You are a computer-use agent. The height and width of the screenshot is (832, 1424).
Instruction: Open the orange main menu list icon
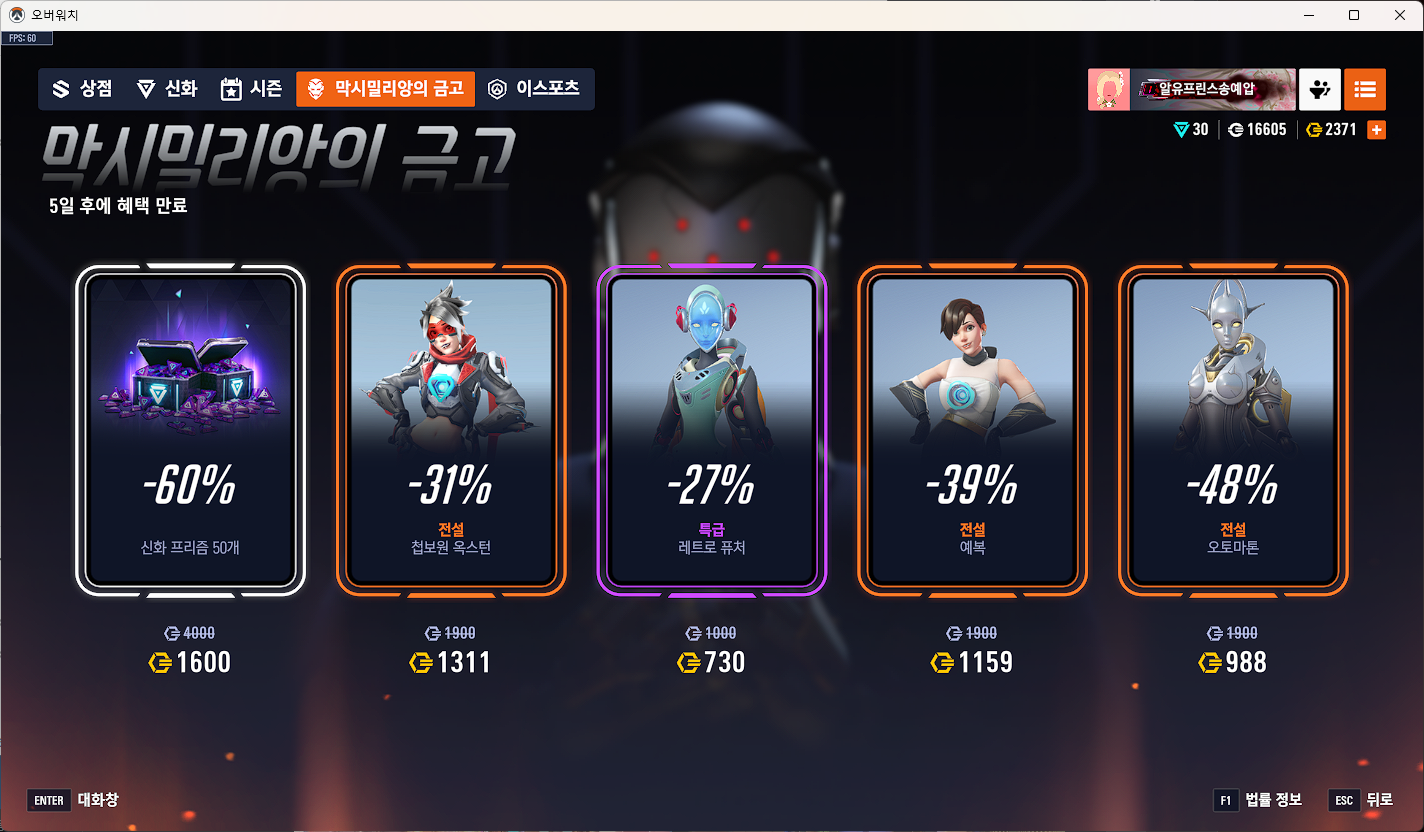click(1364, 88)
